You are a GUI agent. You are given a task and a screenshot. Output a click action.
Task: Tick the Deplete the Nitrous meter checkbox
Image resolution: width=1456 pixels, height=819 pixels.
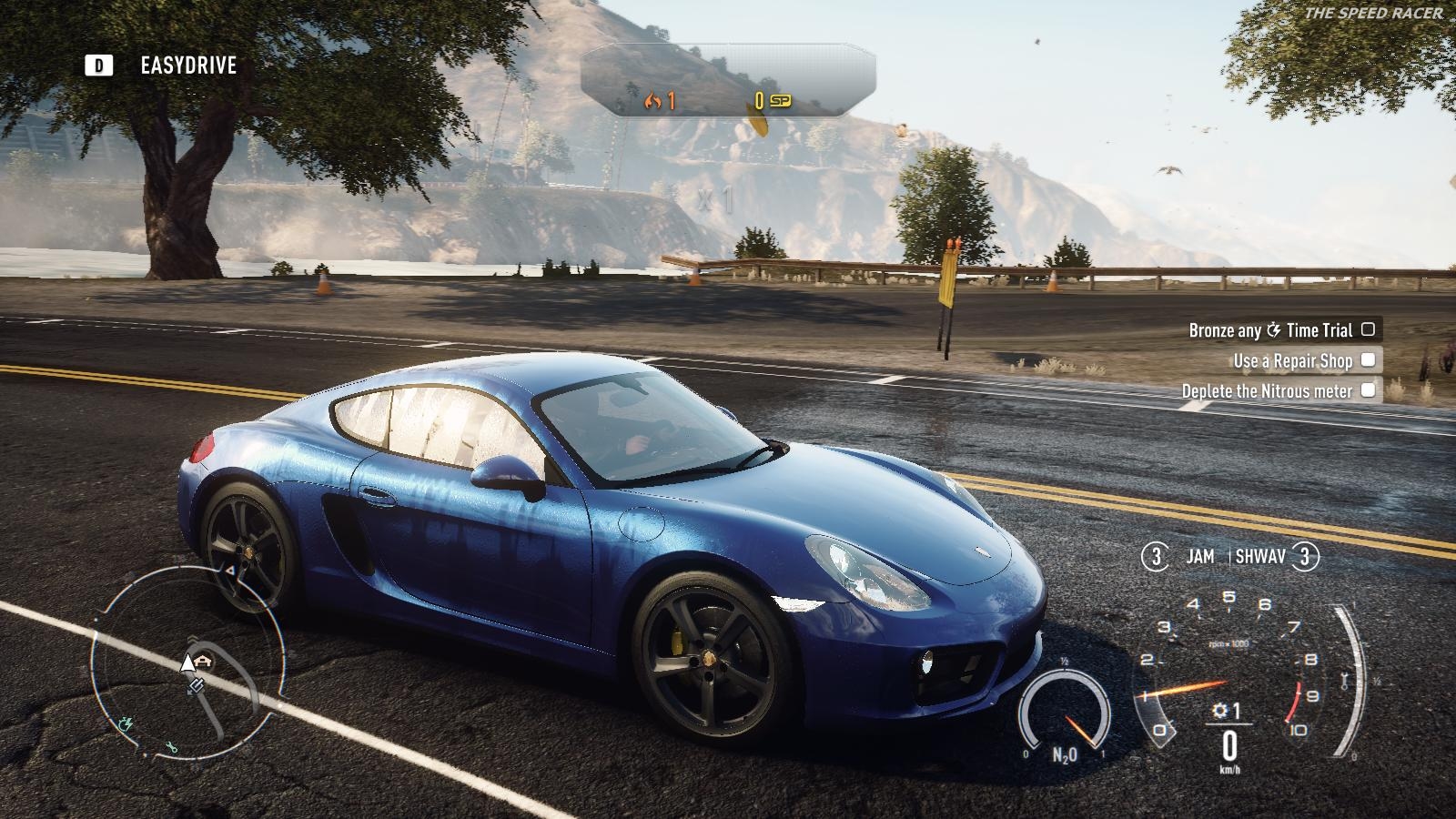click(x=1370, y=389)
